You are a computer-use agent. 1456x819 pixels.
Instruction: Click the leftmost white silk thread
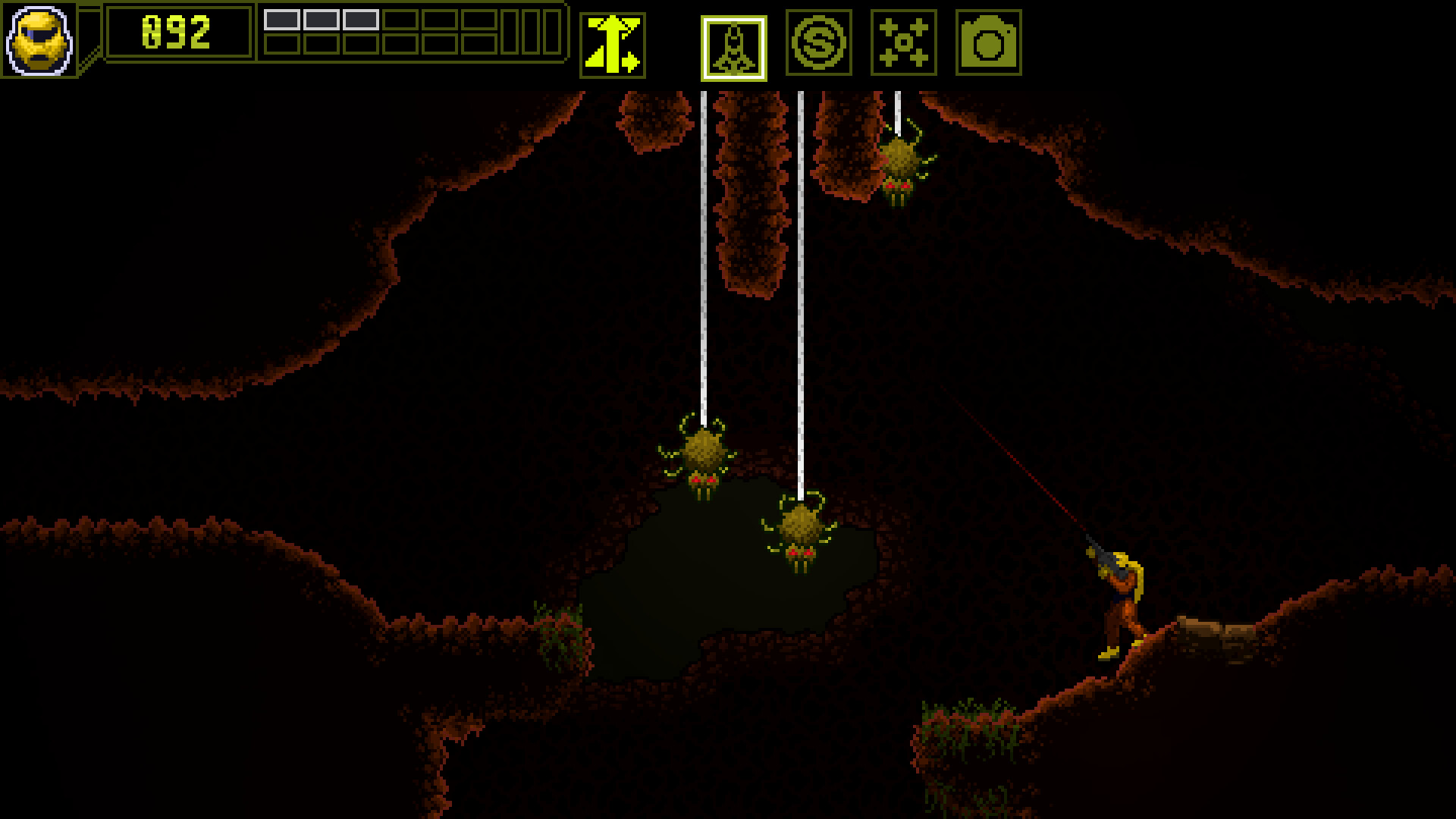704,265
